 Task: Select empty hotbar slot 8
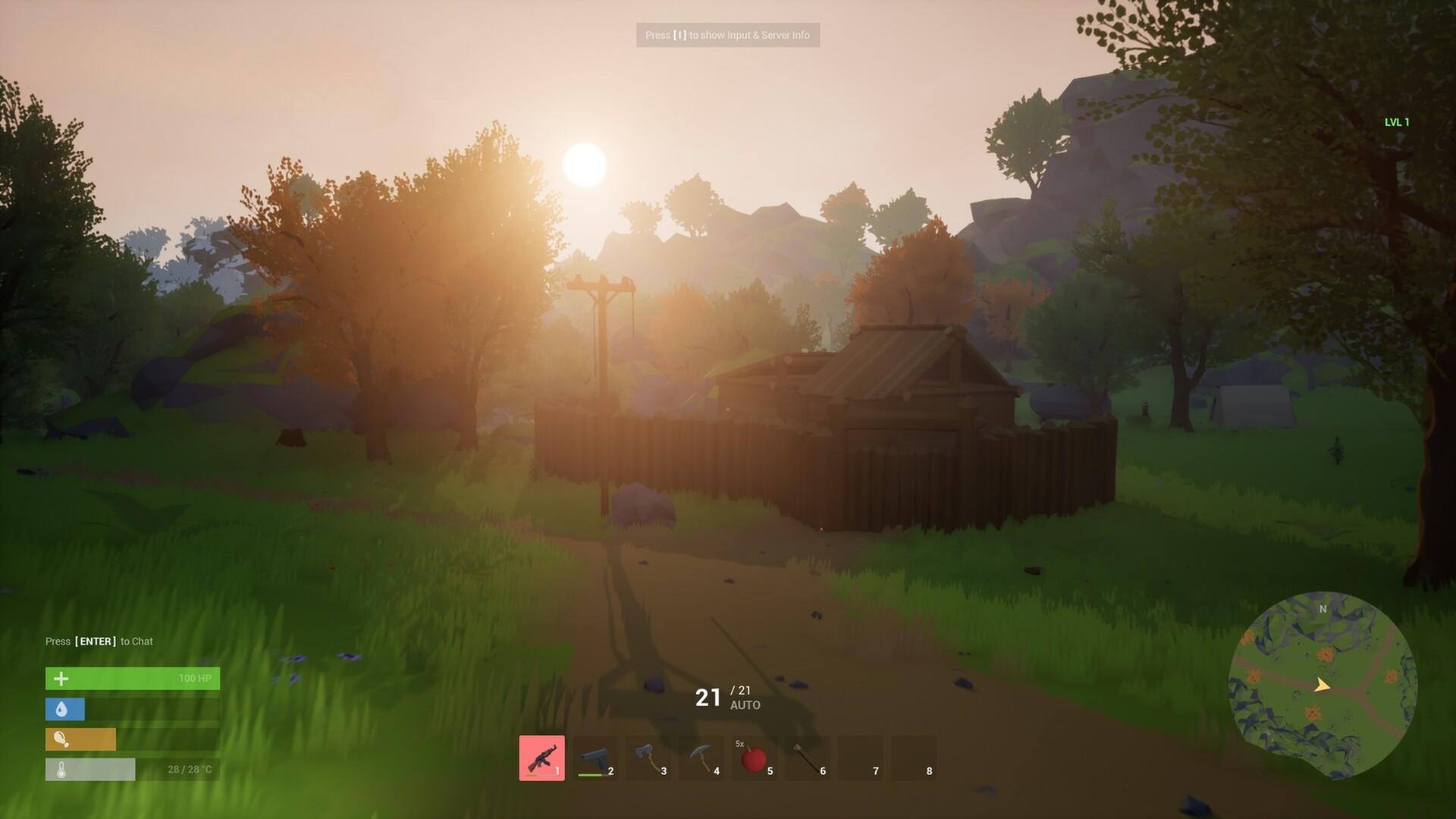coord(915,758)
